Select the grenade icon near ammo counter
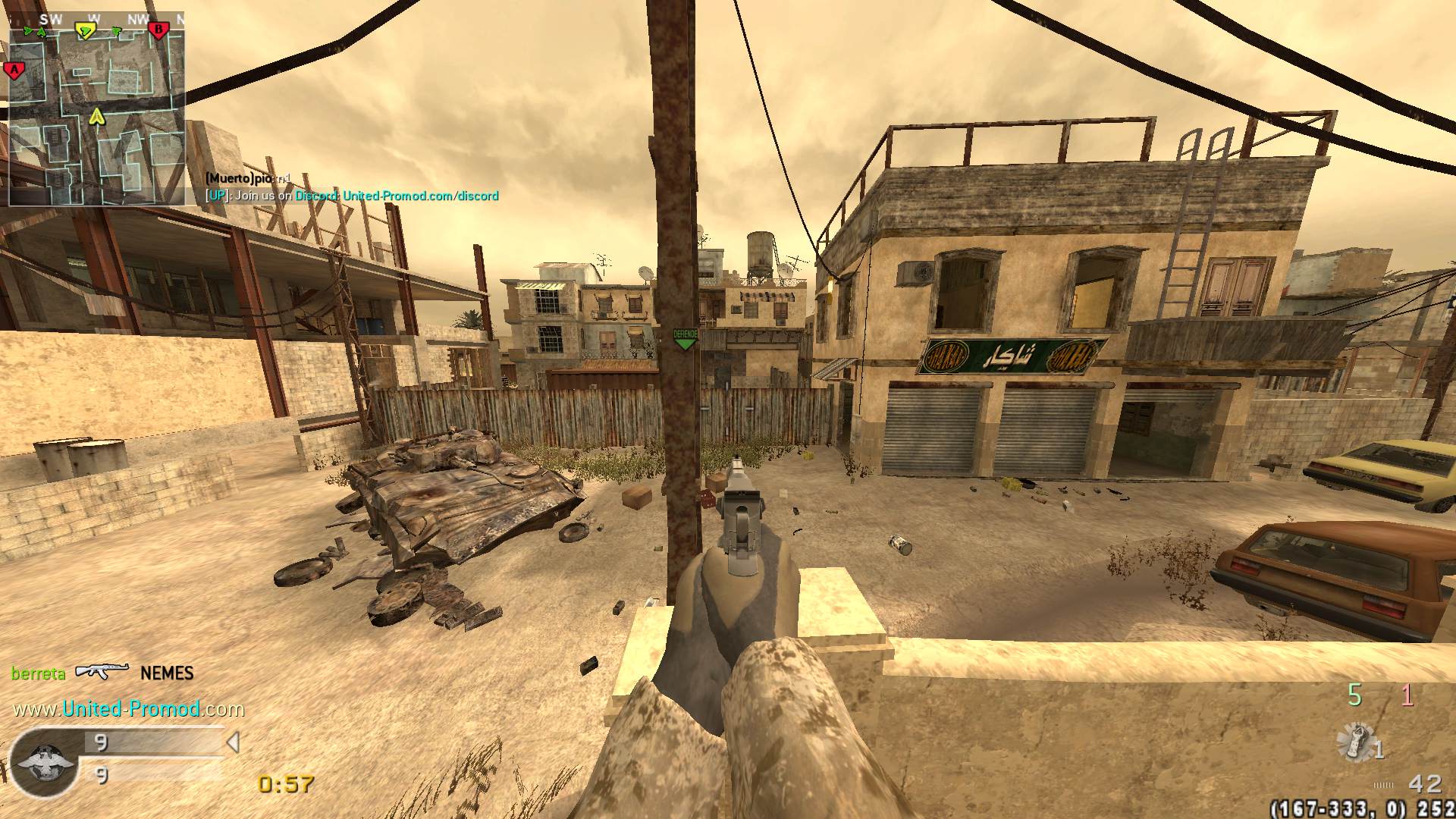 [x=1356, y=741]
